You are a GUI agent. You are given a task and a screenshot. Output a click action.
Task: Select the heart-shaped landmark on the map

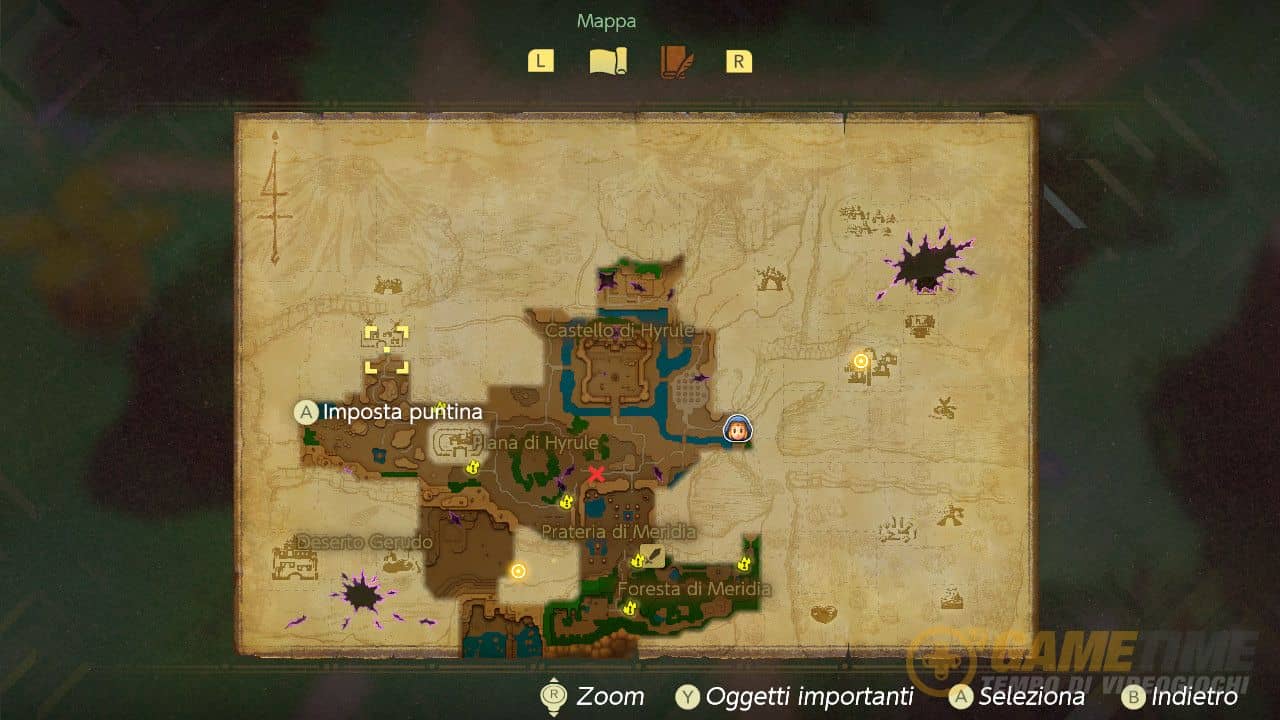click(823, 613)
